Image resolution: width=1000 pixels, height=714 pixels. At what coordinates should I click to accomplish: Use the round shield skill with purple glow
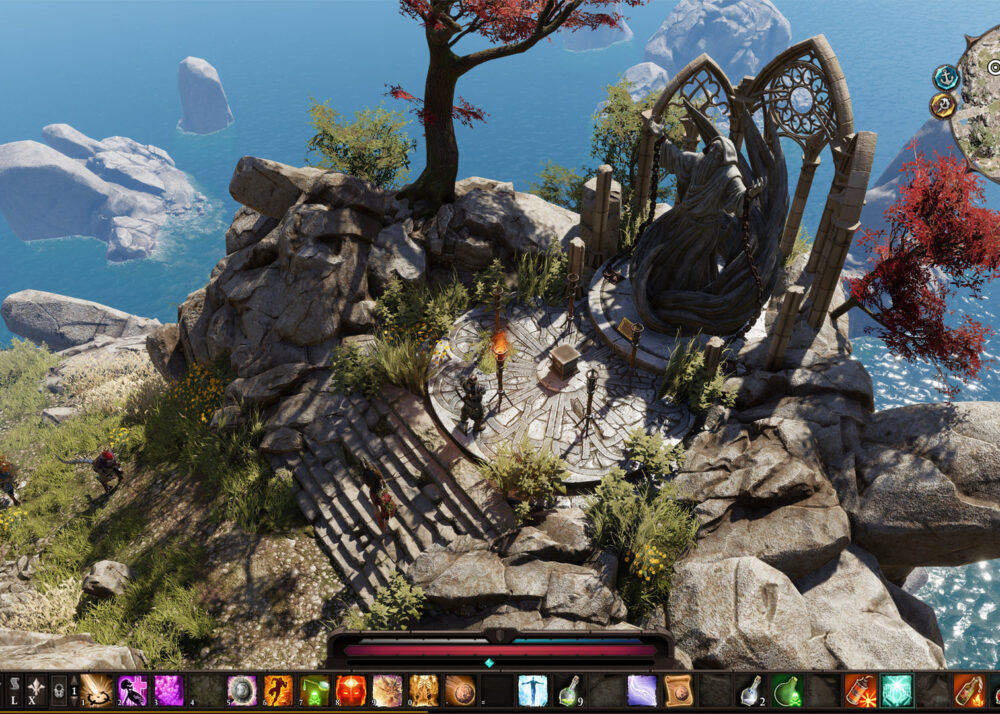click(x=241, y=691)
